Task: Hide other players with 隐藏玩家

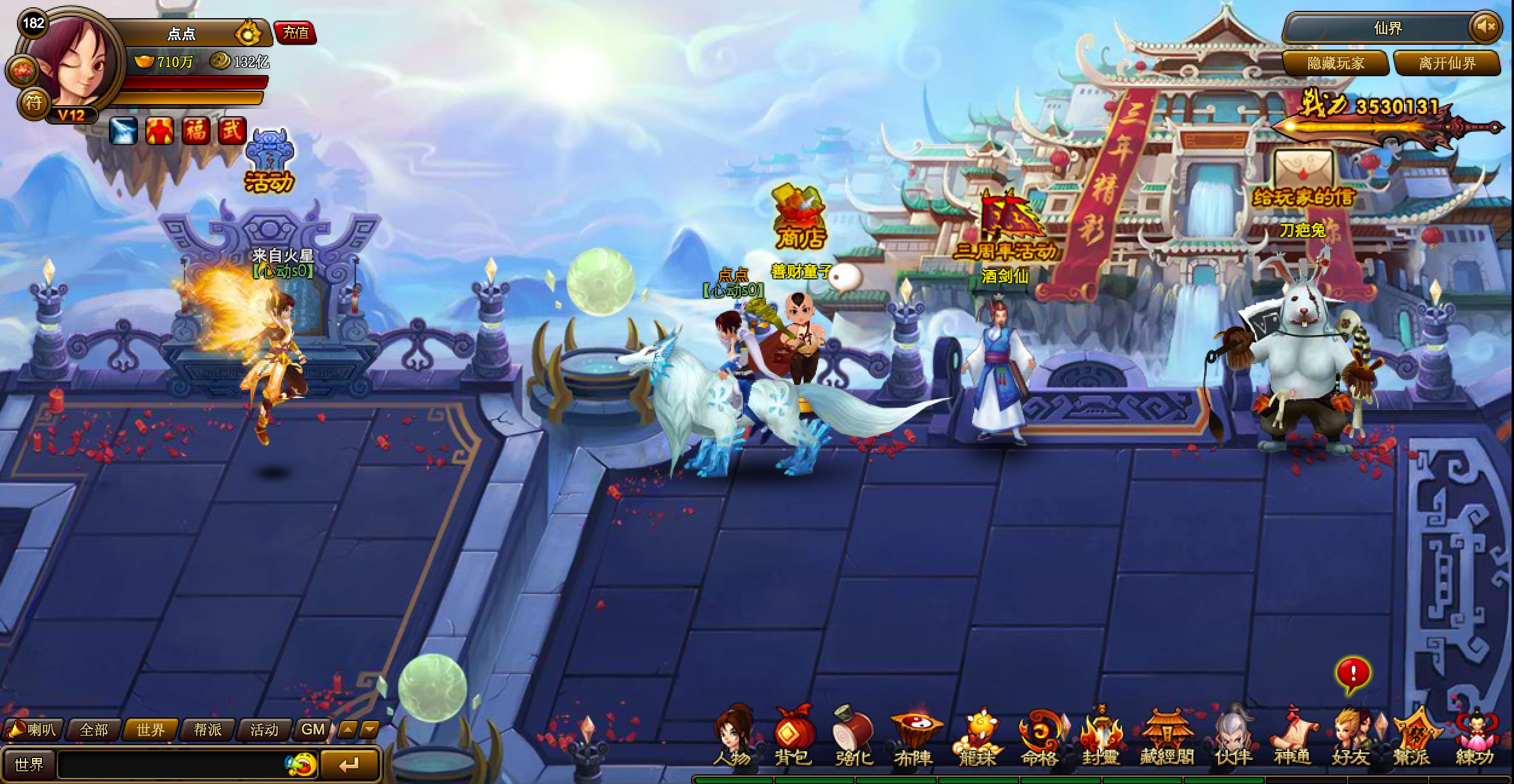Action: (x=1335, y=63)
